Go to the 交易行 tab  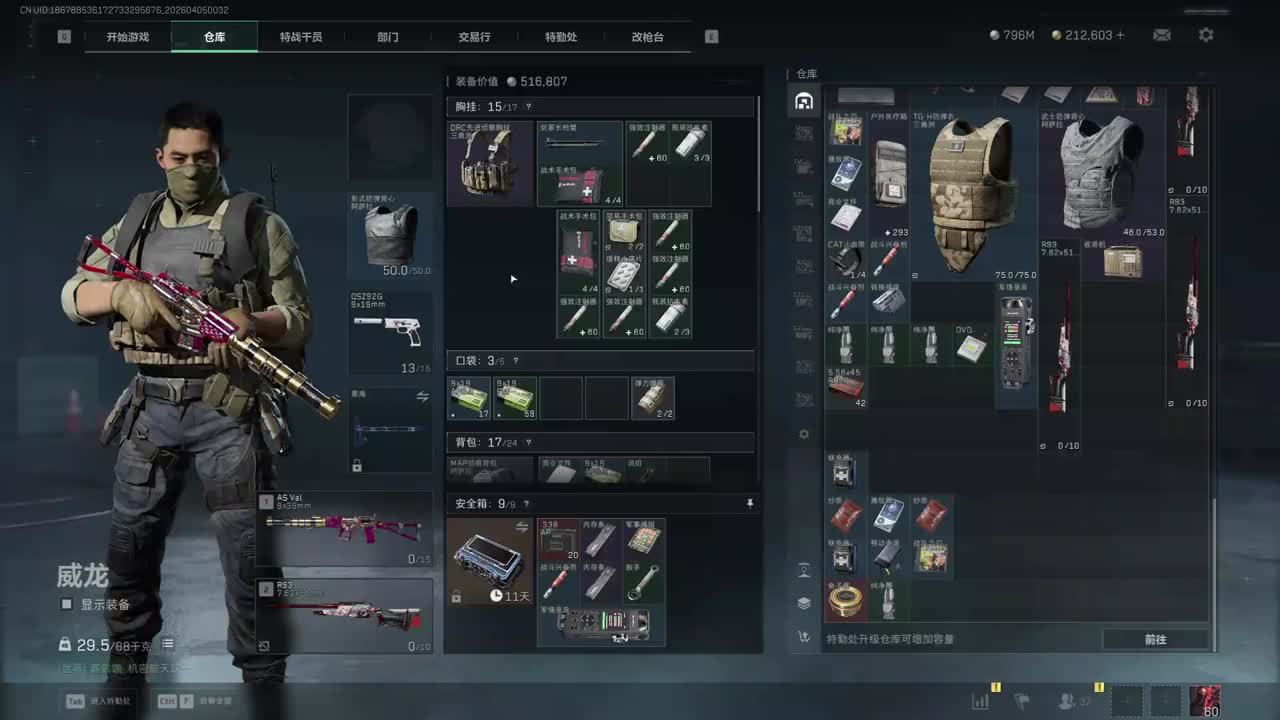click(474, 37)
